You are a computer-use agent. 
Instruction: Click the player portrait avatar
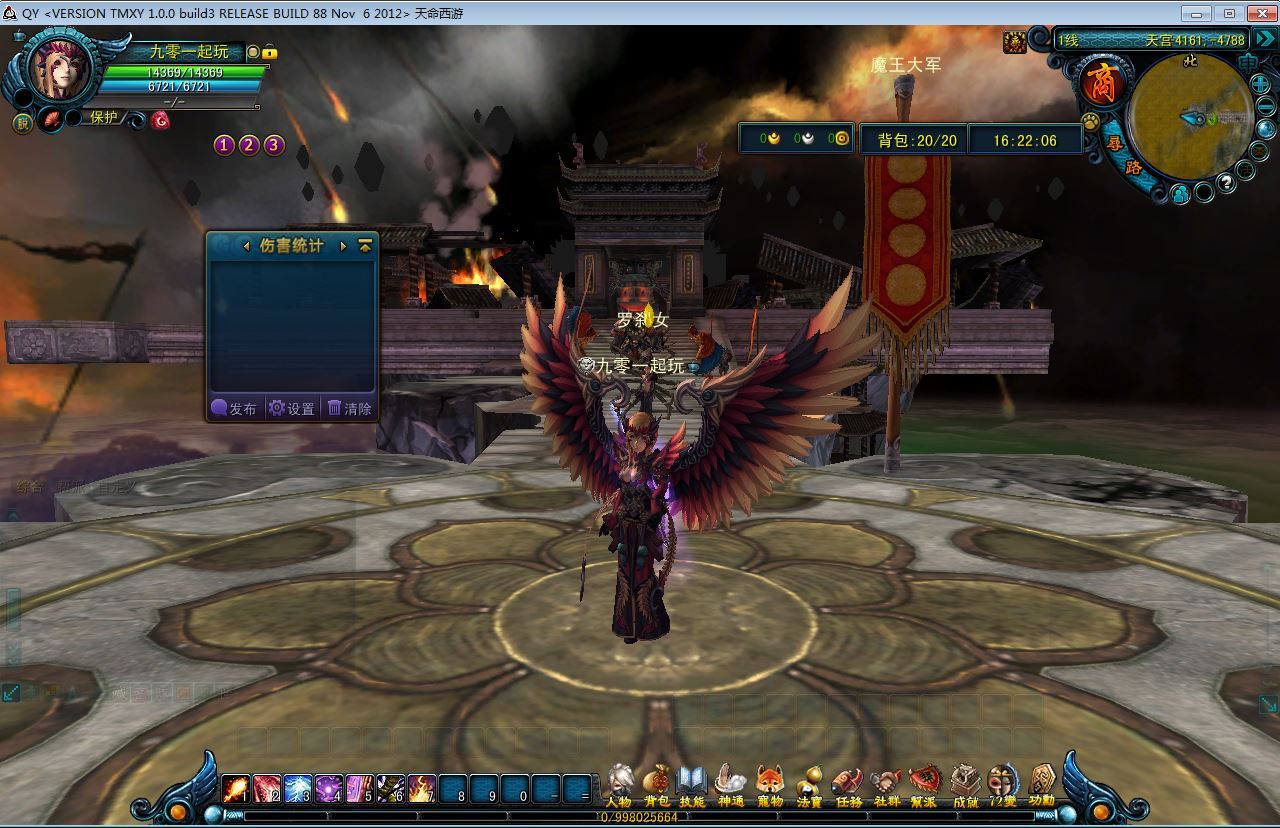[x=61, y=68]
